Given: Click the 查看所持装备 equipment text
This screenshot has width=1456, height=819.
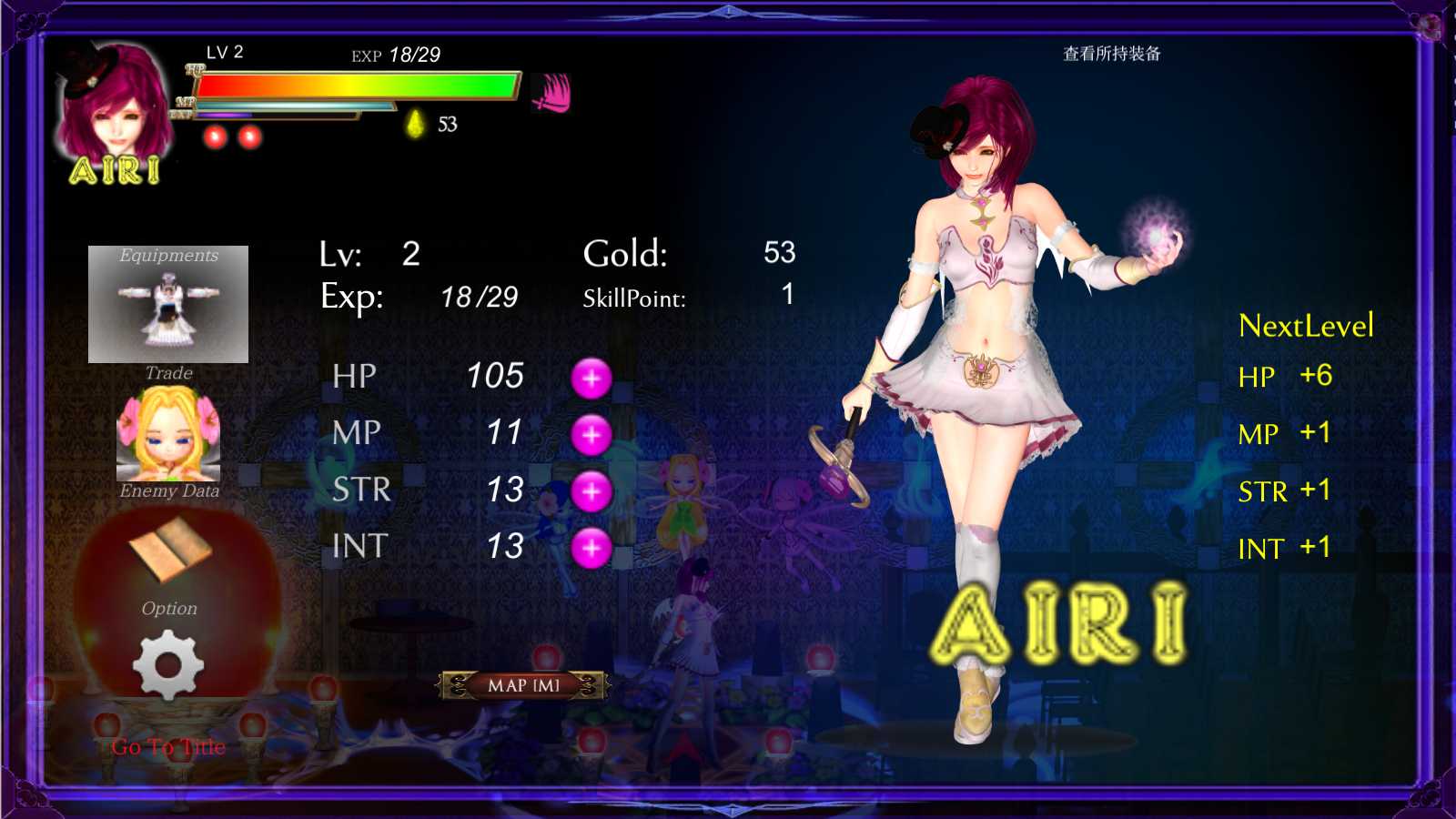Looking at the screenshot, I should pos(1114,55).
